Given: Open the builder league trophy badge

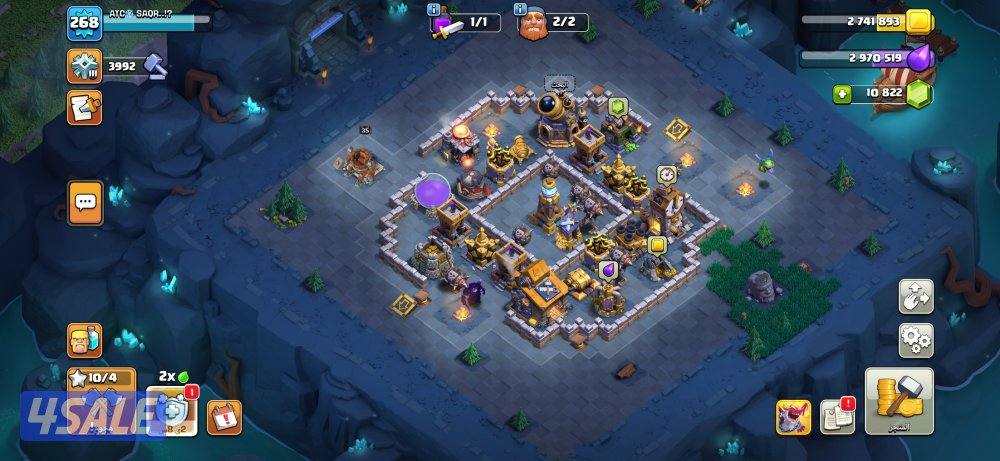Looking at the screenshot, I should pos(84,66).
